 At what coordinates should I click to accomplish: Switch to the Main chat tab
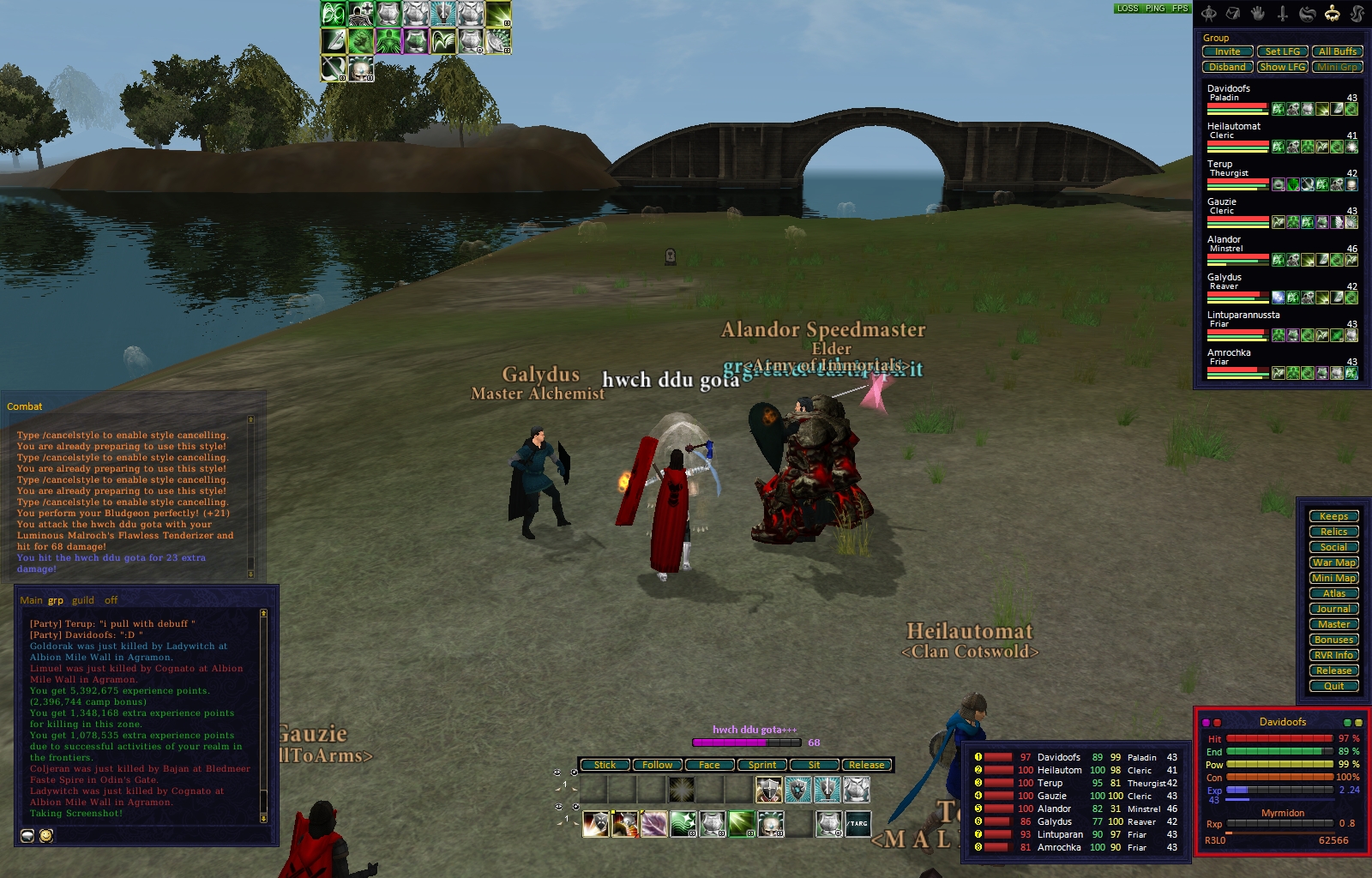click(x=31, y=600)
